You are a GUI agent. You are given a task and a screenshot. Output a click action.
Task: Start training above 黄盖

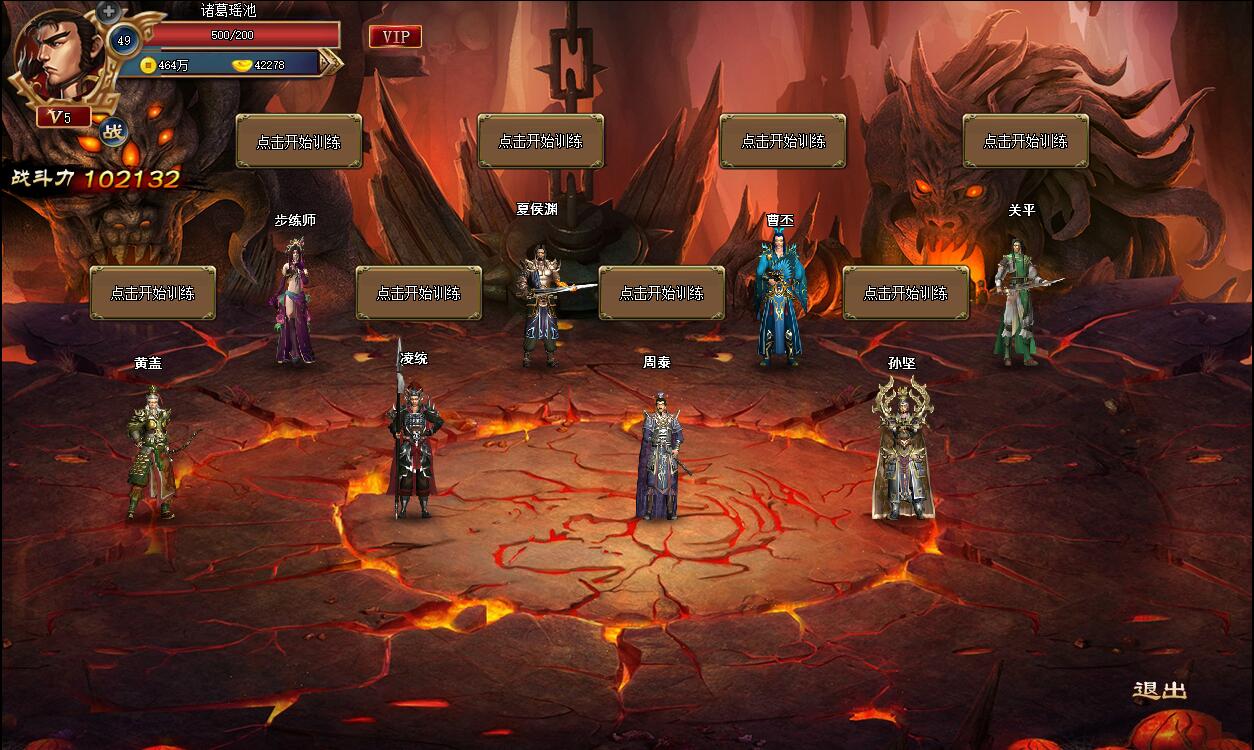click(x=153, y=293)
